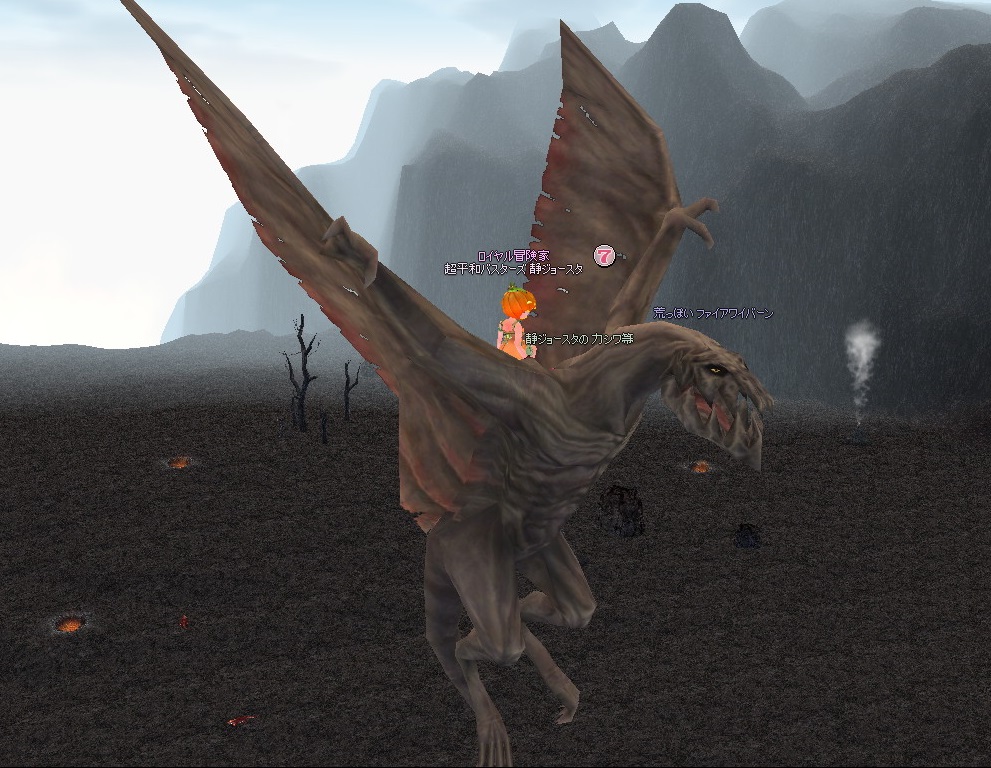Select the 荒っぽいファイアワイバーン name label
Image resolution: width=991 pixels, height=768 pixels.
click(713, 313)
